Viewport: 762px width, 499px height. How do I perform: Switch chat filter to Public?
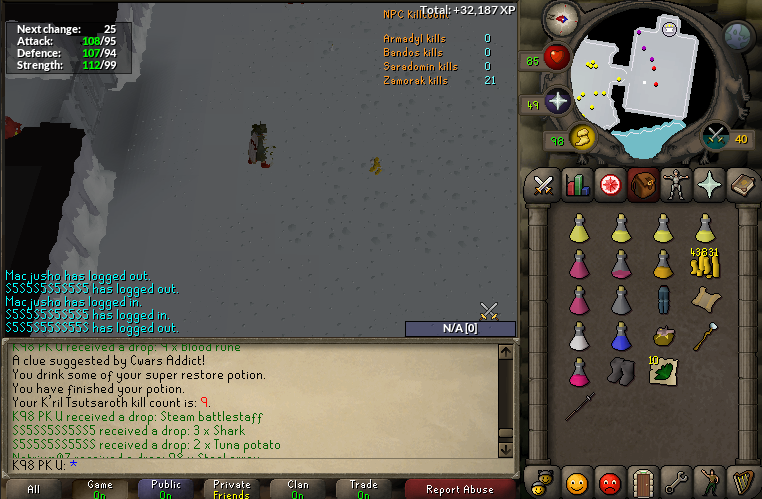pos(166,489)
